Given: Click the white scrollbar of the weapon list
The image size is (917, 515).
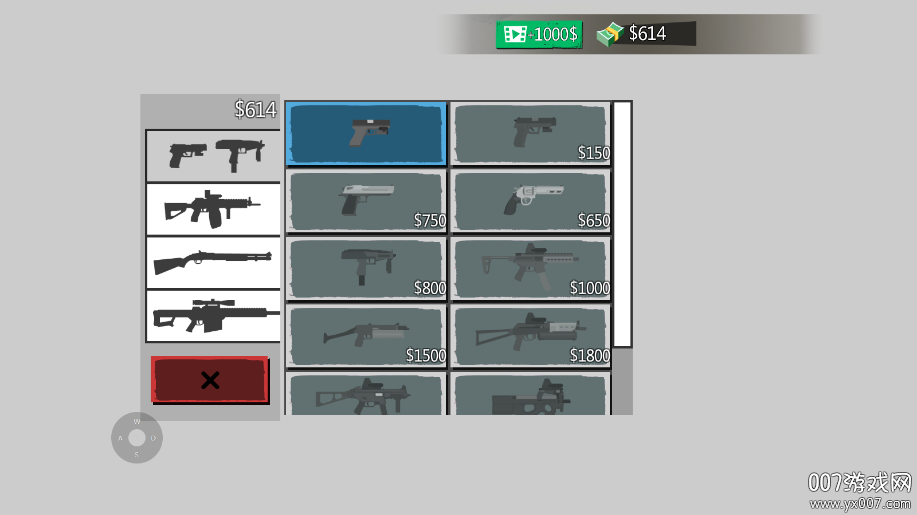Looking at the screenshot, I should pyautogui.click(x=622, y=224).
